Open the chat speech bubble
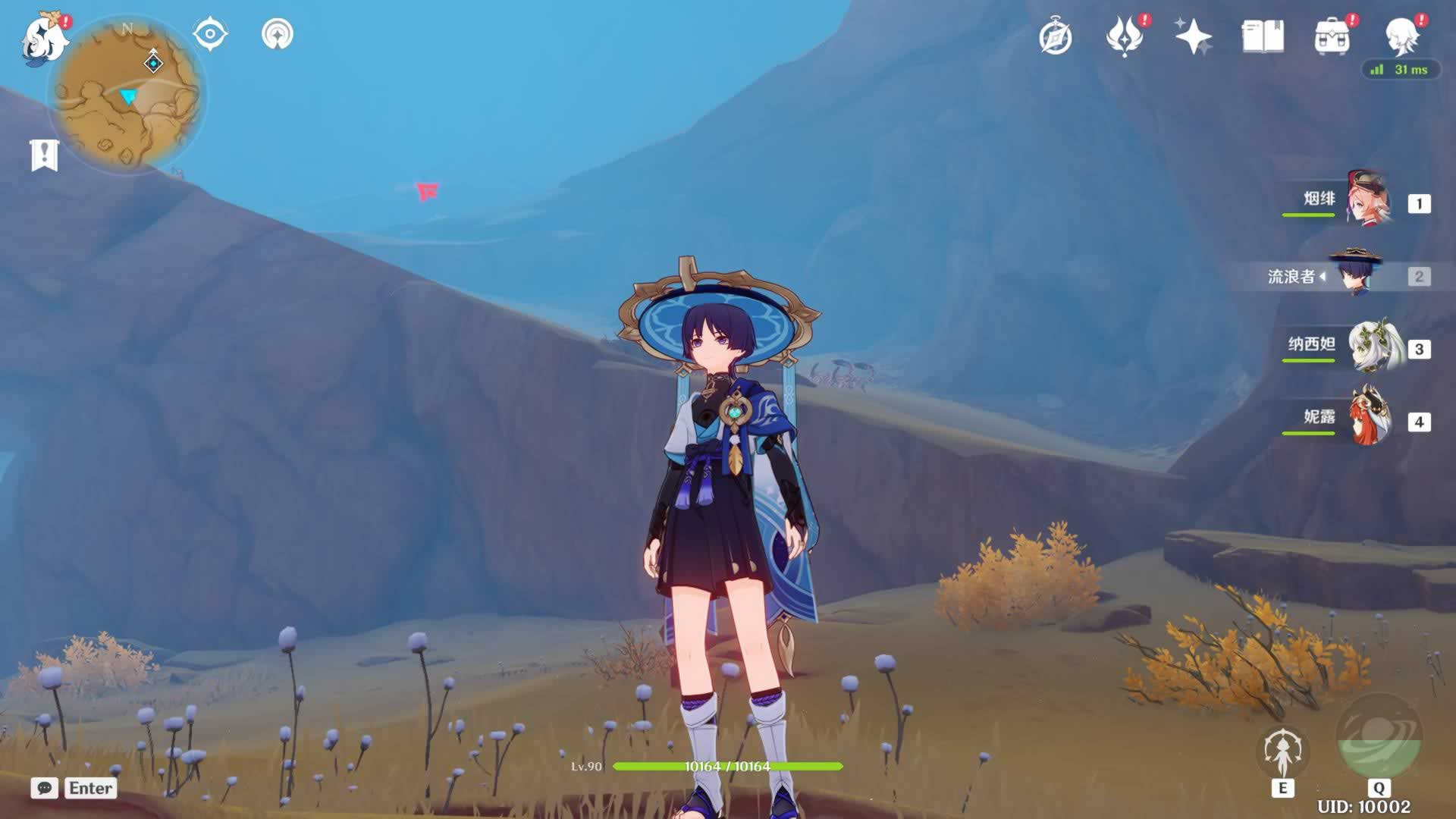 (x=45, y=788)
